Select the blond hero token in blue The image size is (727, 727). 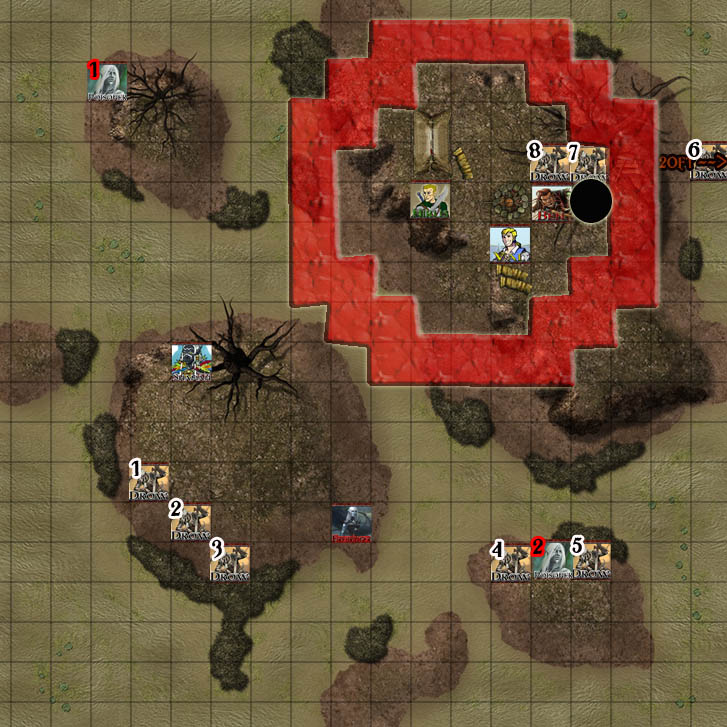509,244
